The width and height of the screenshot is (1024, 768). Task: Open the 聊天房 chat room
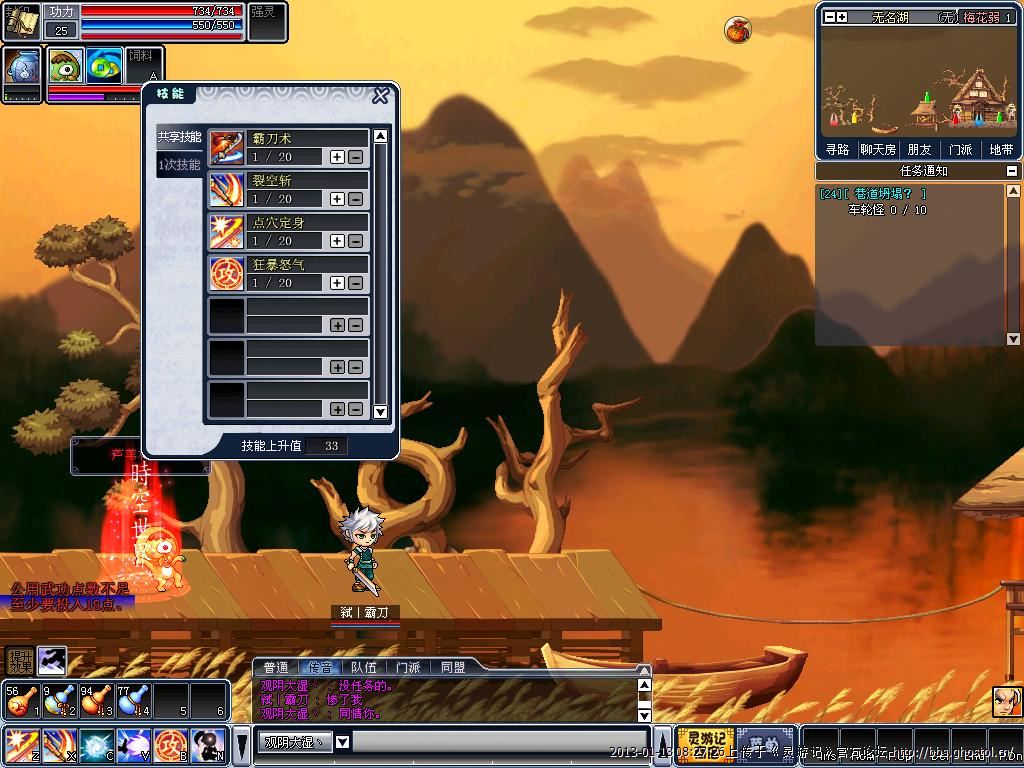tap(878, 150)
